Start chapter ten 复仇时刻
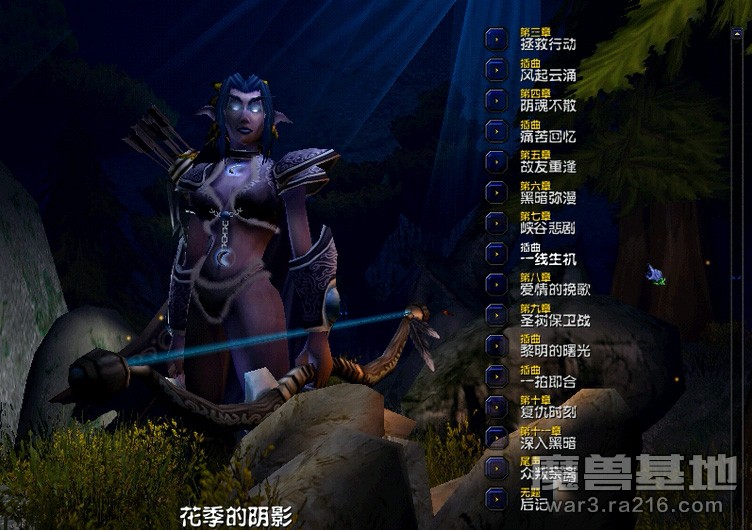752x530 pixels. pos(497,406)
